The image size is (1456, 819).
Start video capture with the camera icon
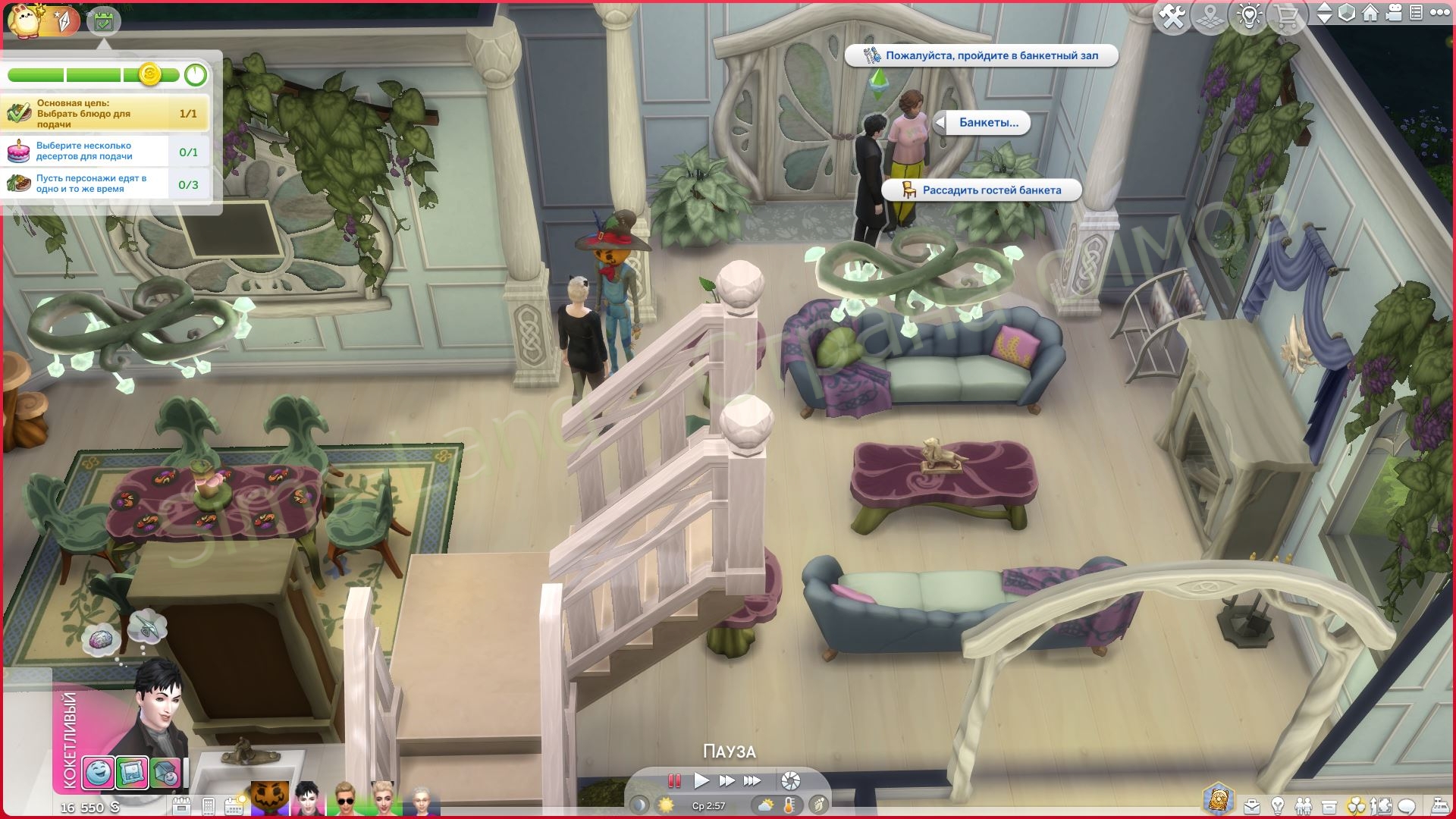[1393, 13]
